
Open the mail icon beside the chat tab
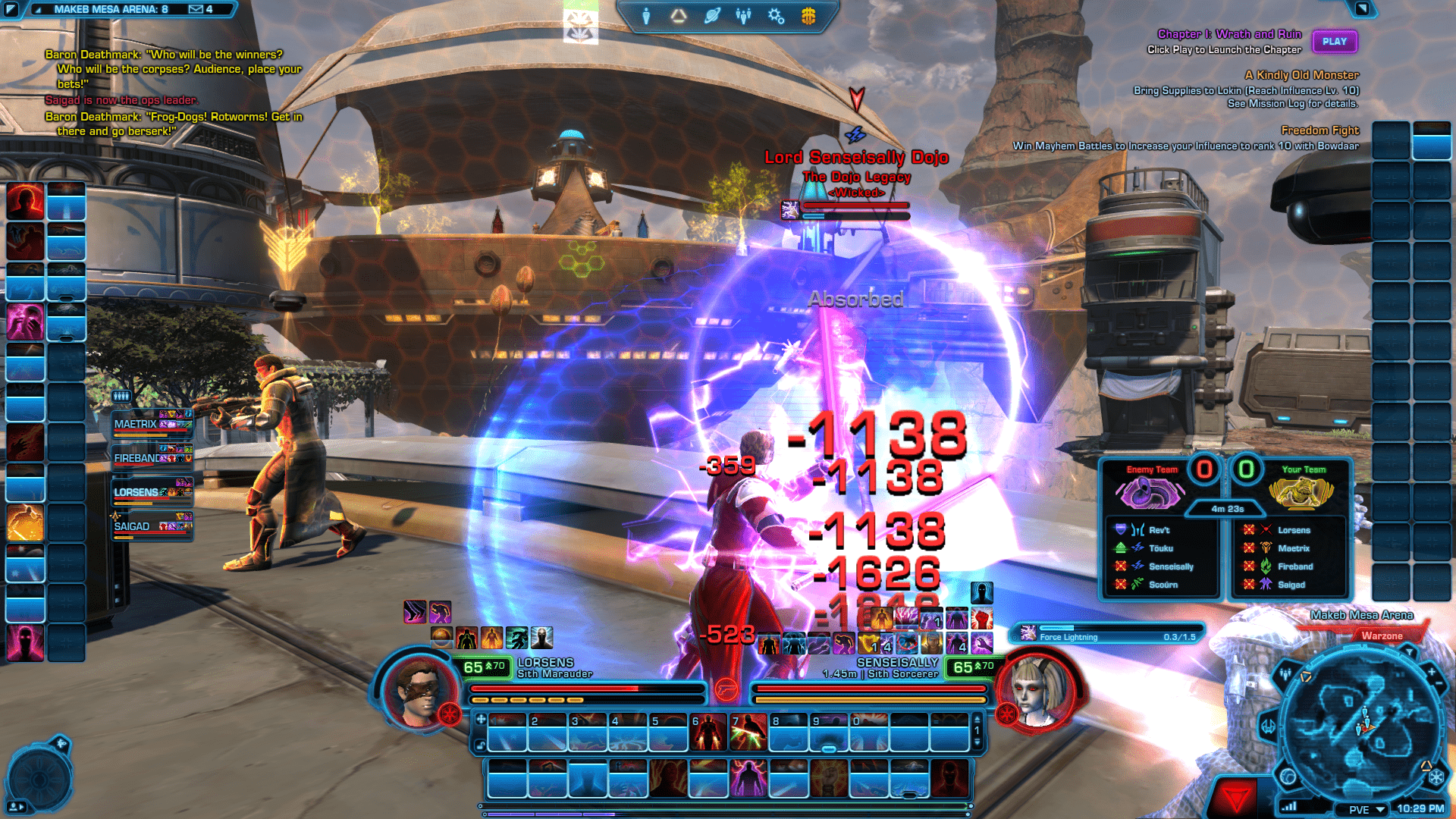(196, 9)
